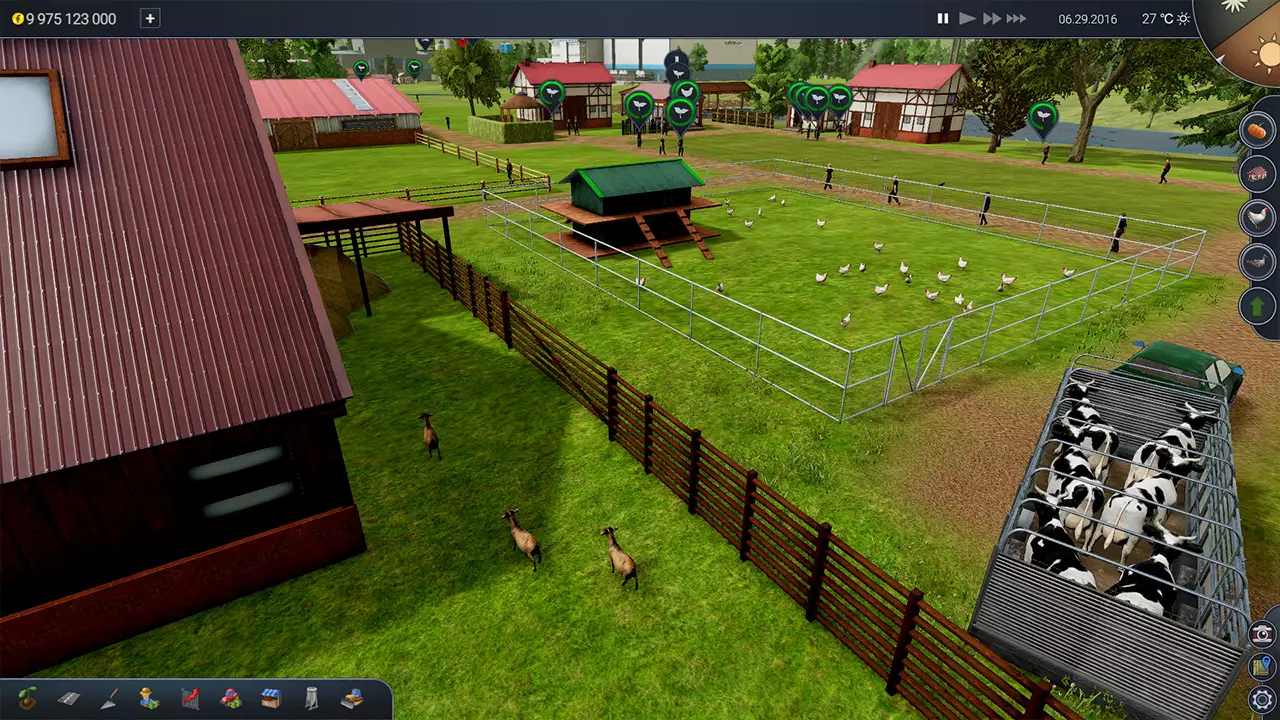The image size is (1280, 720).
Task: View the market statistics chart
Action: (190, 700)
